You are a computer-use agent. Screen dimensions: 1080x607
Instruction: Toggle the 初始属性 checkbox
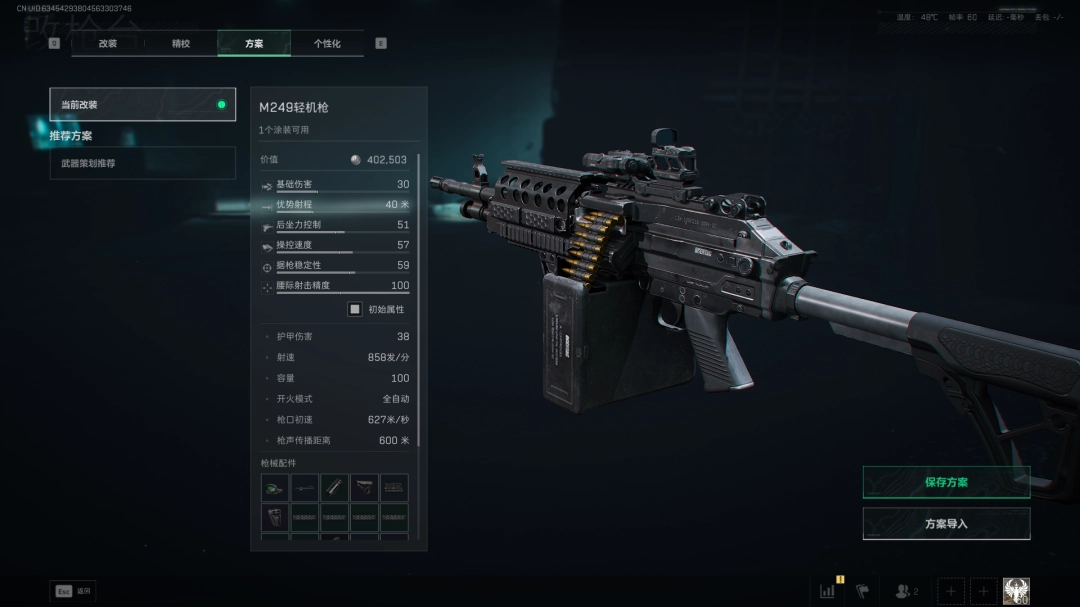coord(354,309)
